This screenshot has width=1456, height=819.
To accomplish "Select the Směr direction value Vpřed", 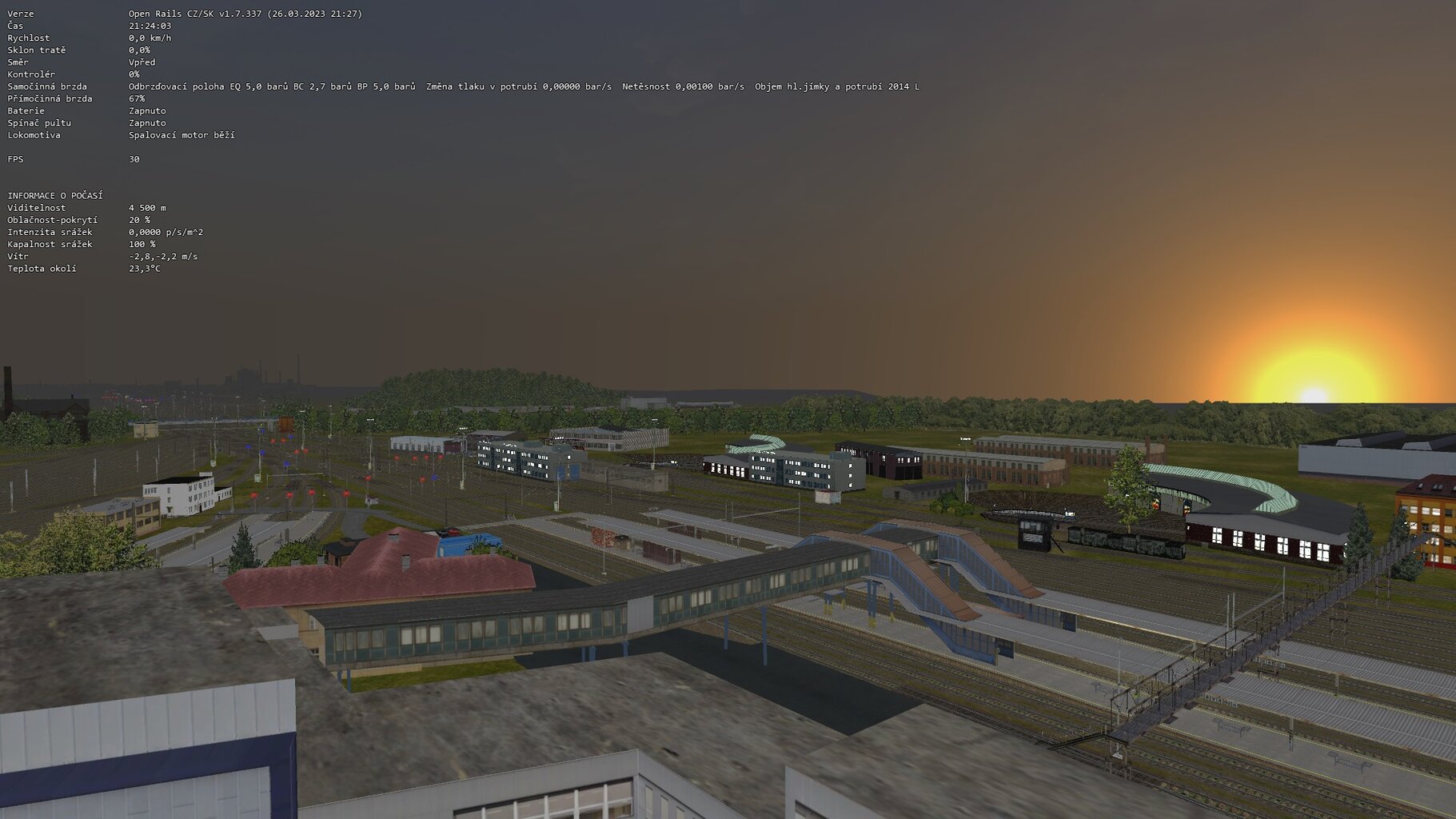I will click(141, 62).
